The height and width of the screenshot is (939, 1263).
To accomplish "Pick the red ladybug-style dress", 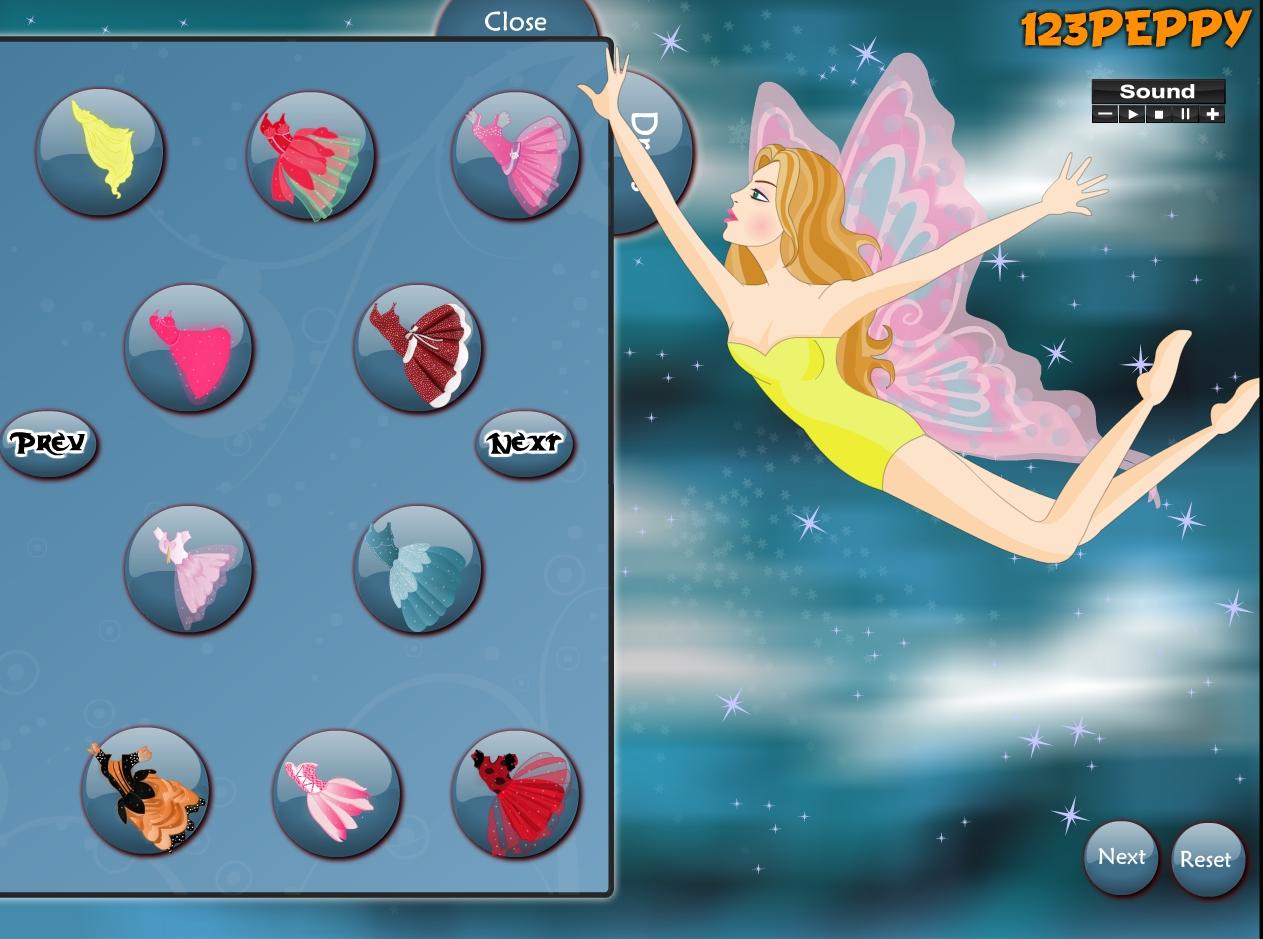I will pos(515,792).
